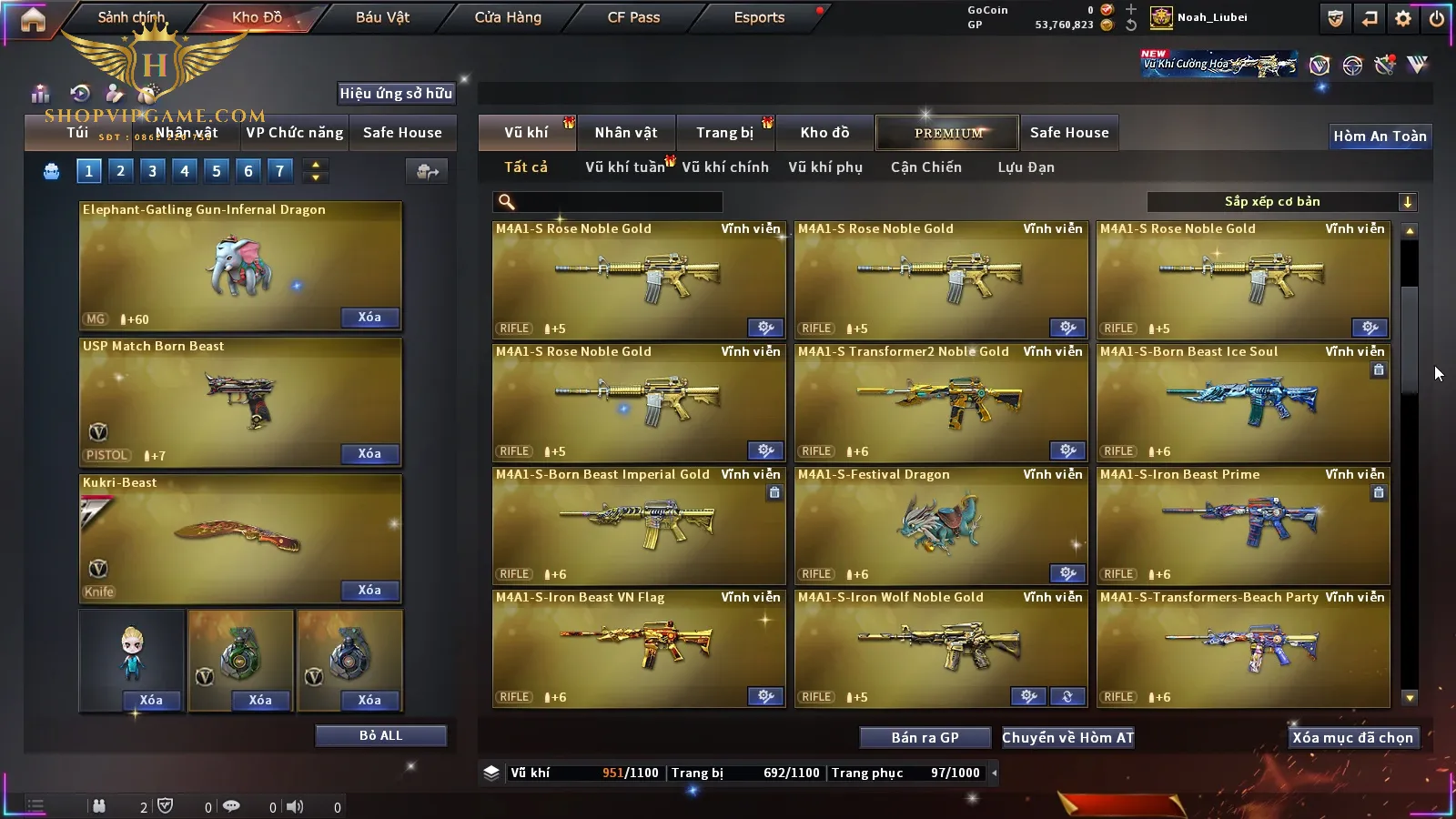Open the gear settings icon
Screen dimensions: 1456x819
pos(1403,18)
